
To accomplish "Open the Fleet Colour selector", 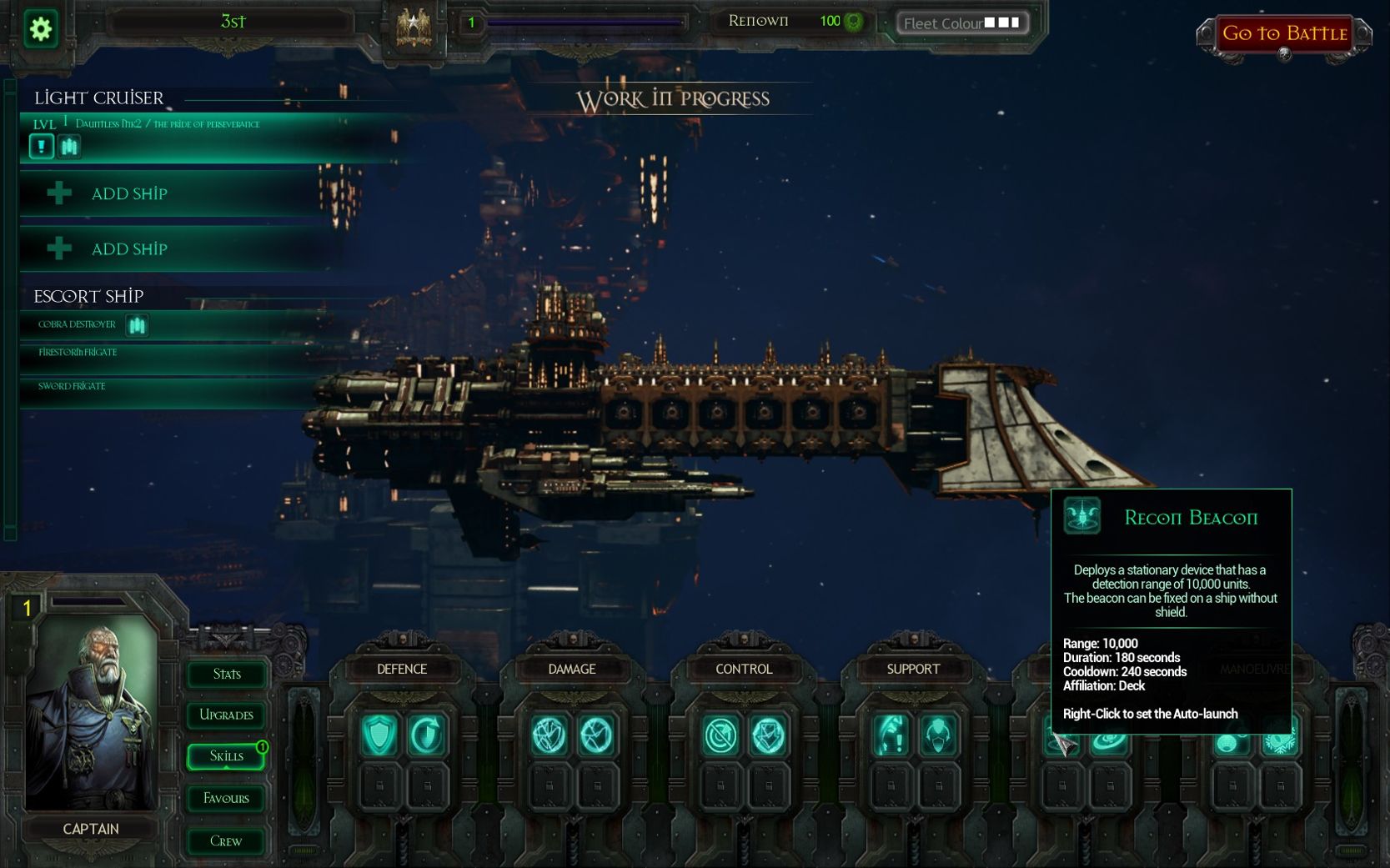I will tap(961, 23).
